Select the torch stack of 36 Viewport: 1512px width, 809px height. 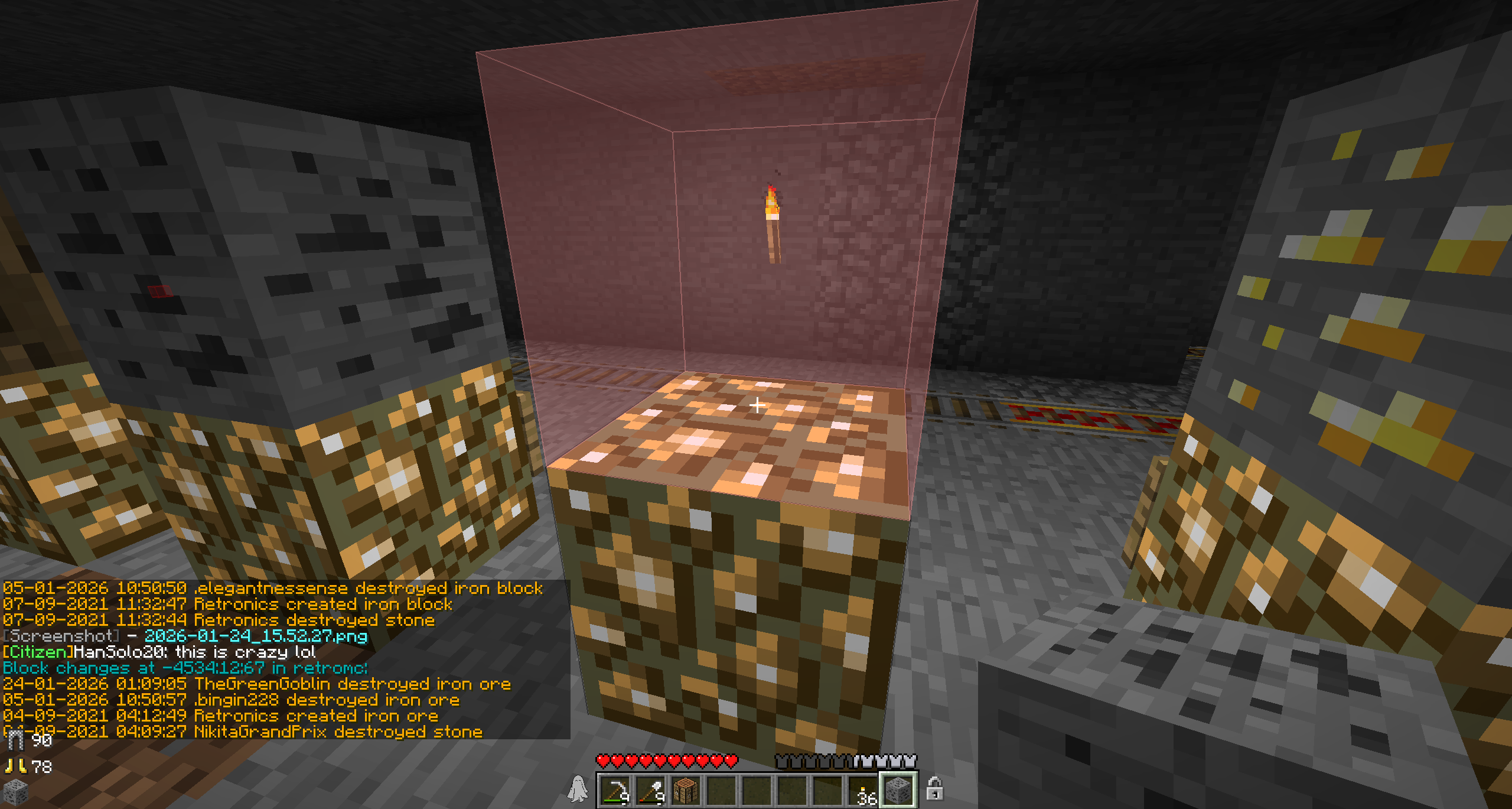pos(863,791)
